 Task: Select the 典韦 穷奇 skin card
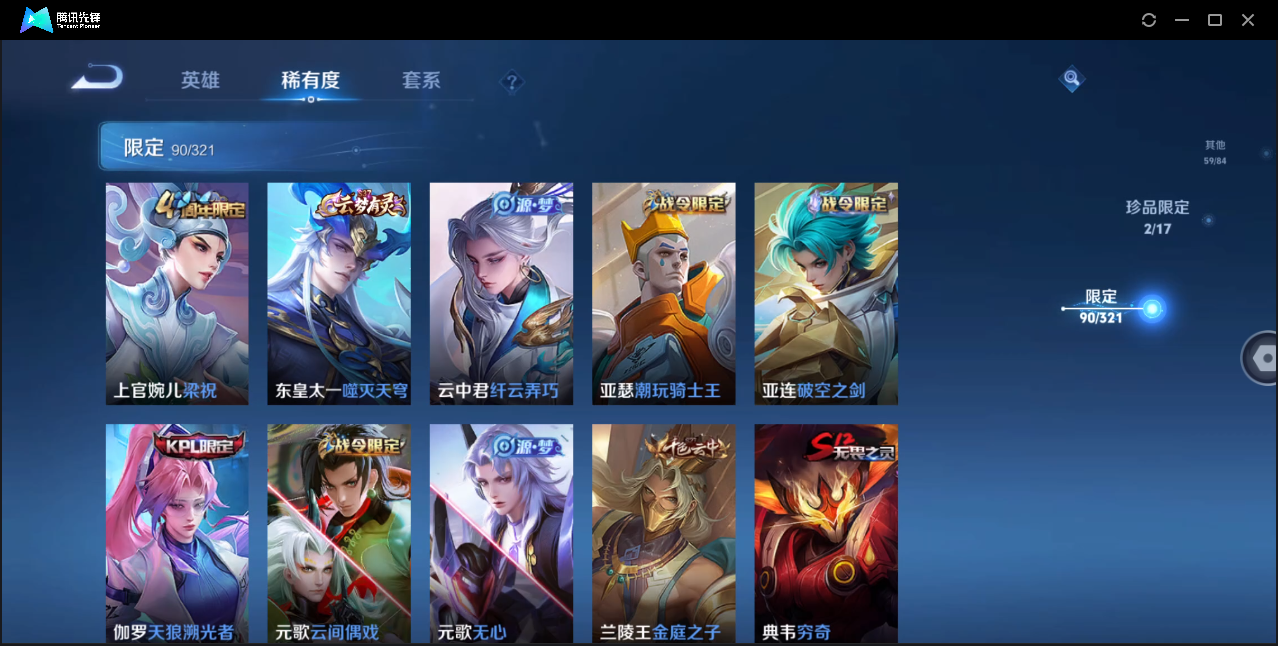point(826,533)
